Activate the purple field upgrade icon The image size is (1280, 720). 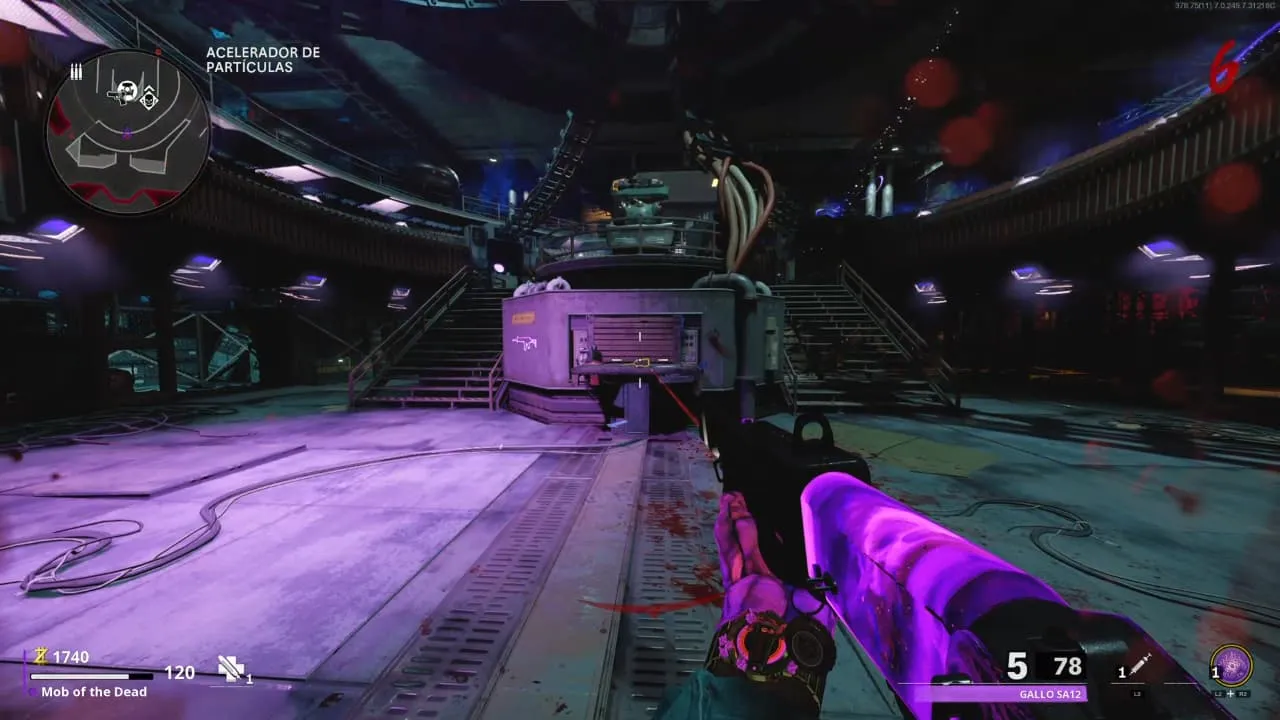(1230, 665)
